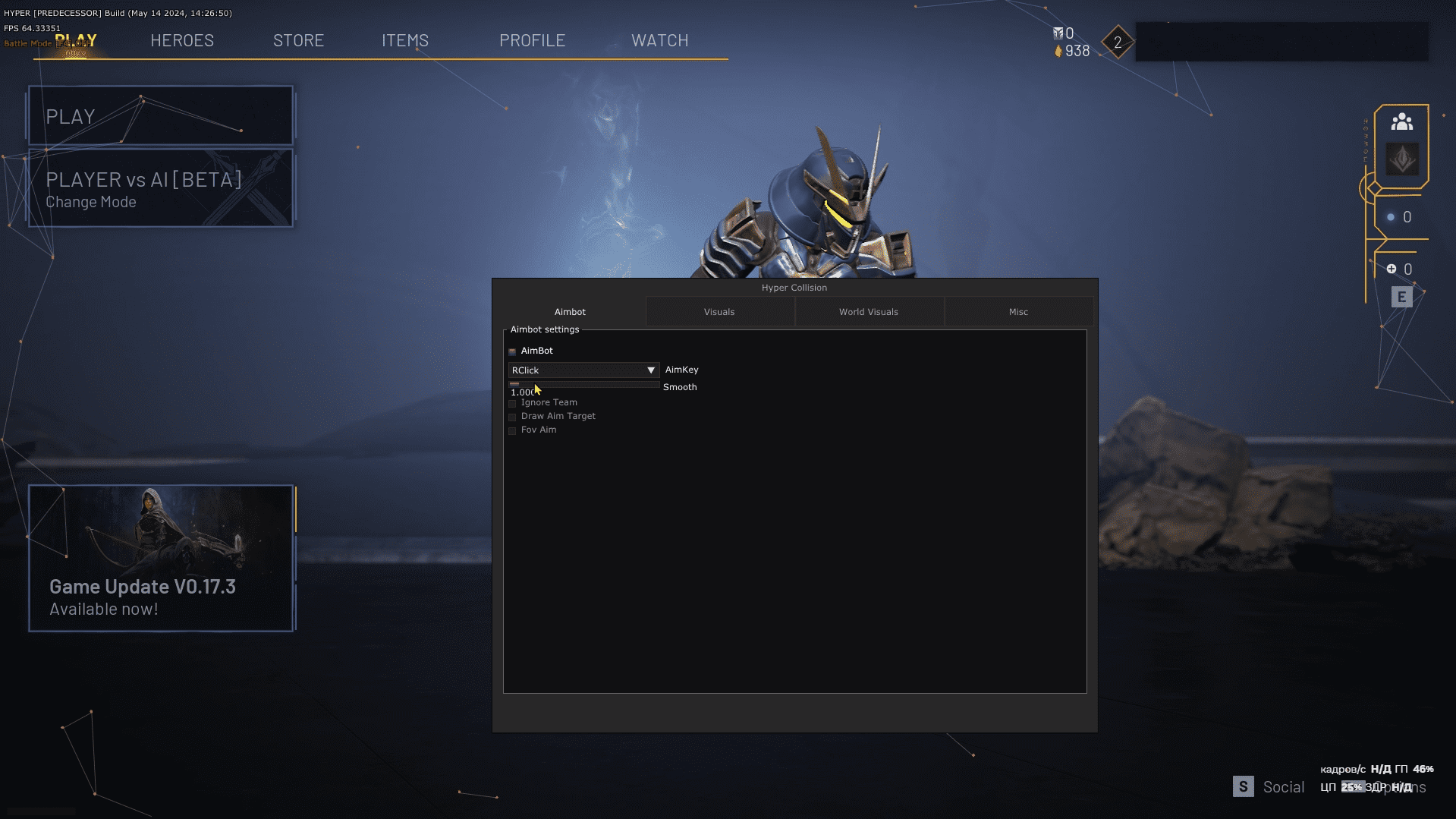The image size is (1456, 819).
Task: Click the Smooth slider bar
Action: (584, 385)
